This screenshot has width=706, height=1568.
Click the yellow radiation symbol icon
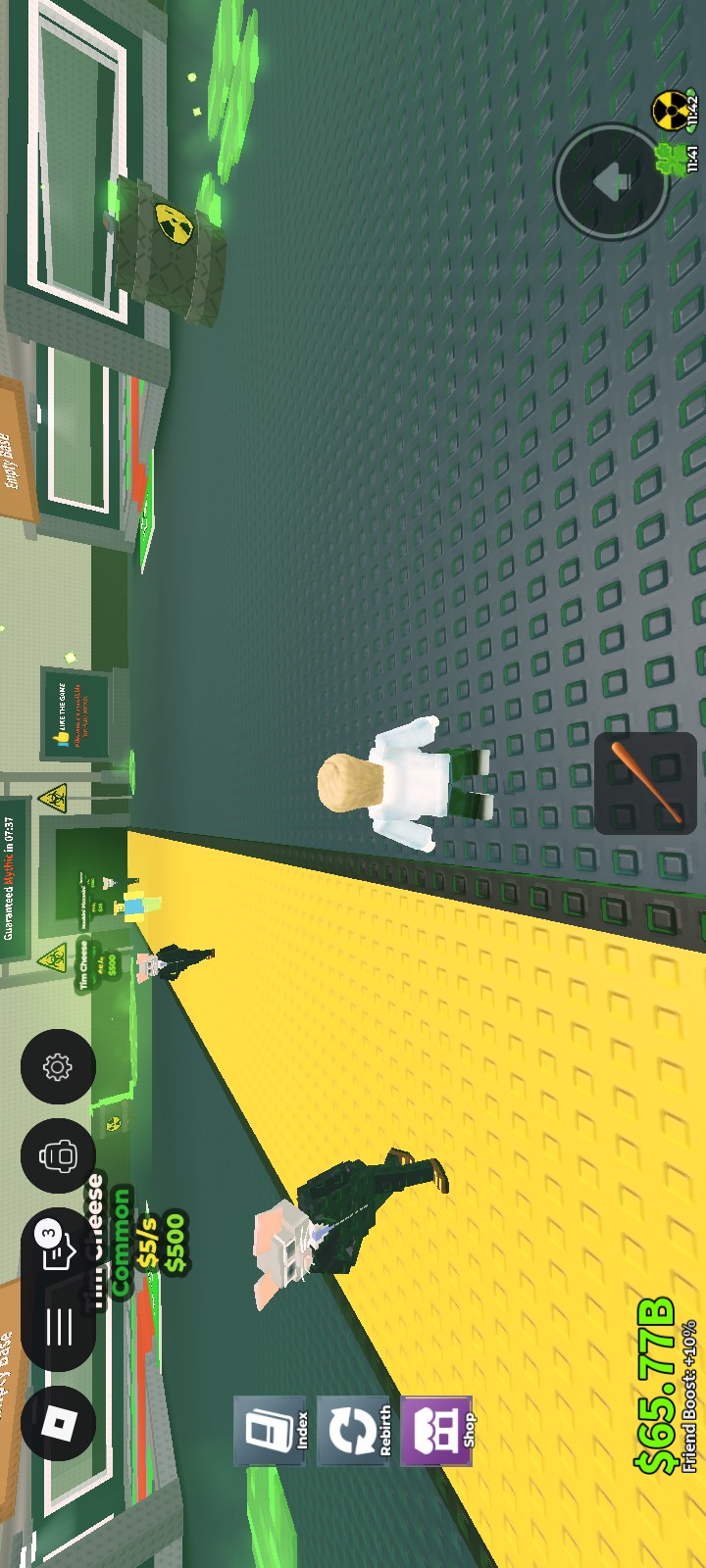[x=672, y=111]
